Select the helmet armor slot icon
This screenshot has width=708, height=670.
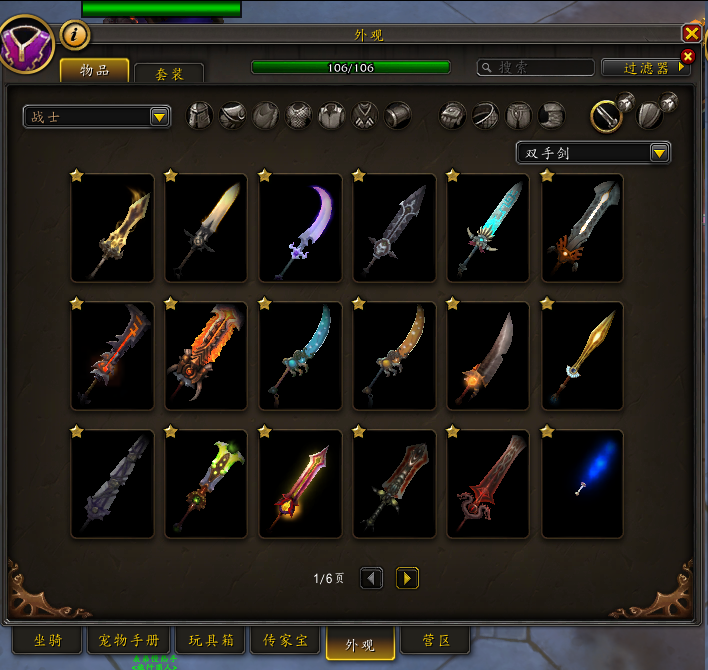201,115
